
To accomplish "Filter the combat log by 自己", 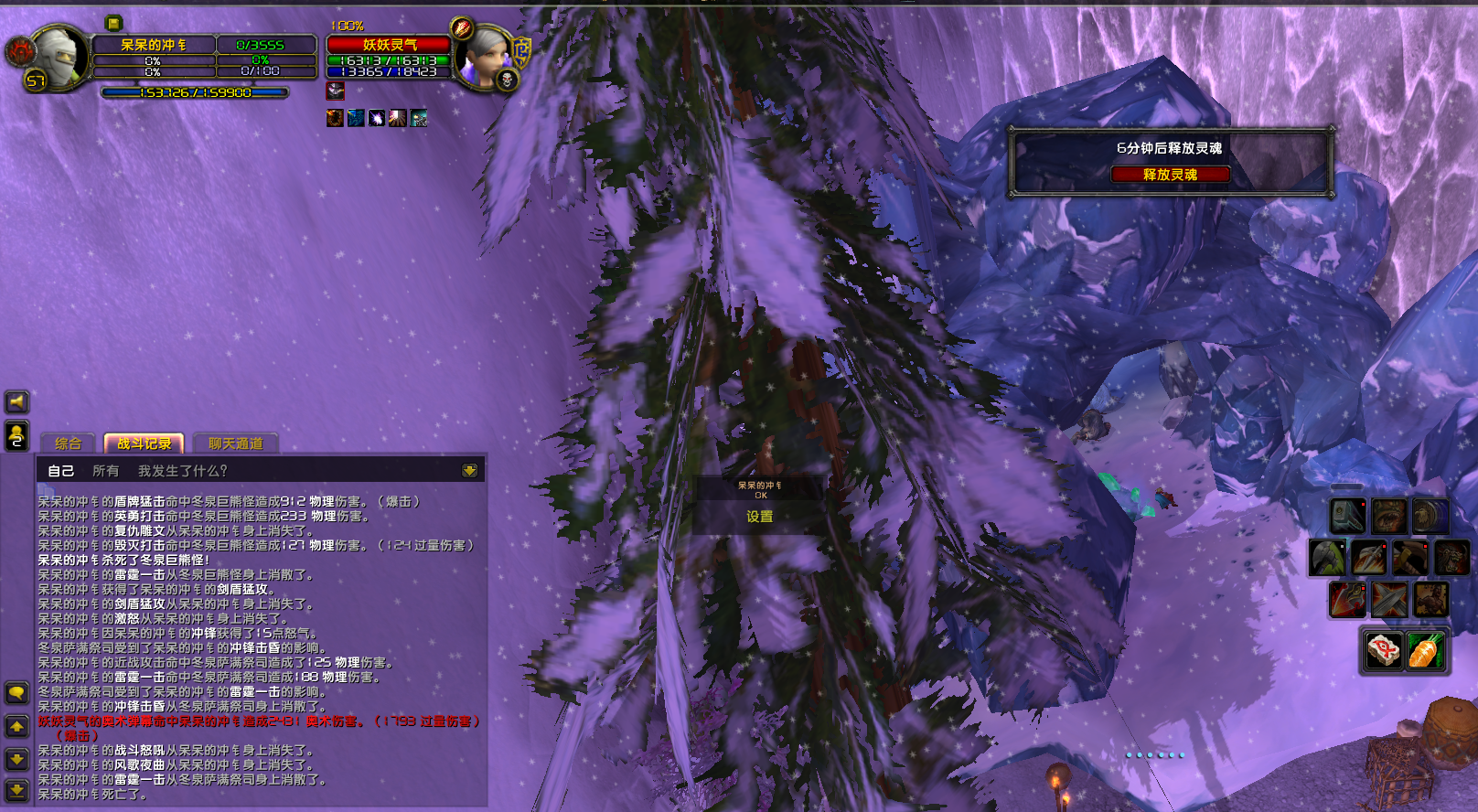I will pos(60,471).
